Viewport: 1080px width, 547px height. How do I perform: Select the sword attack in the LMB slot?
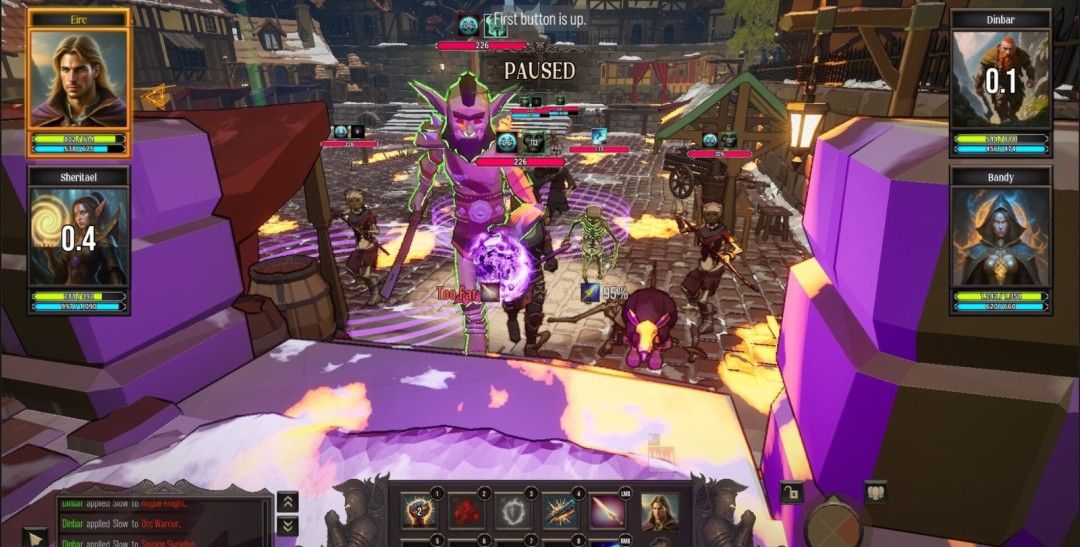click(x=609, y=511)
